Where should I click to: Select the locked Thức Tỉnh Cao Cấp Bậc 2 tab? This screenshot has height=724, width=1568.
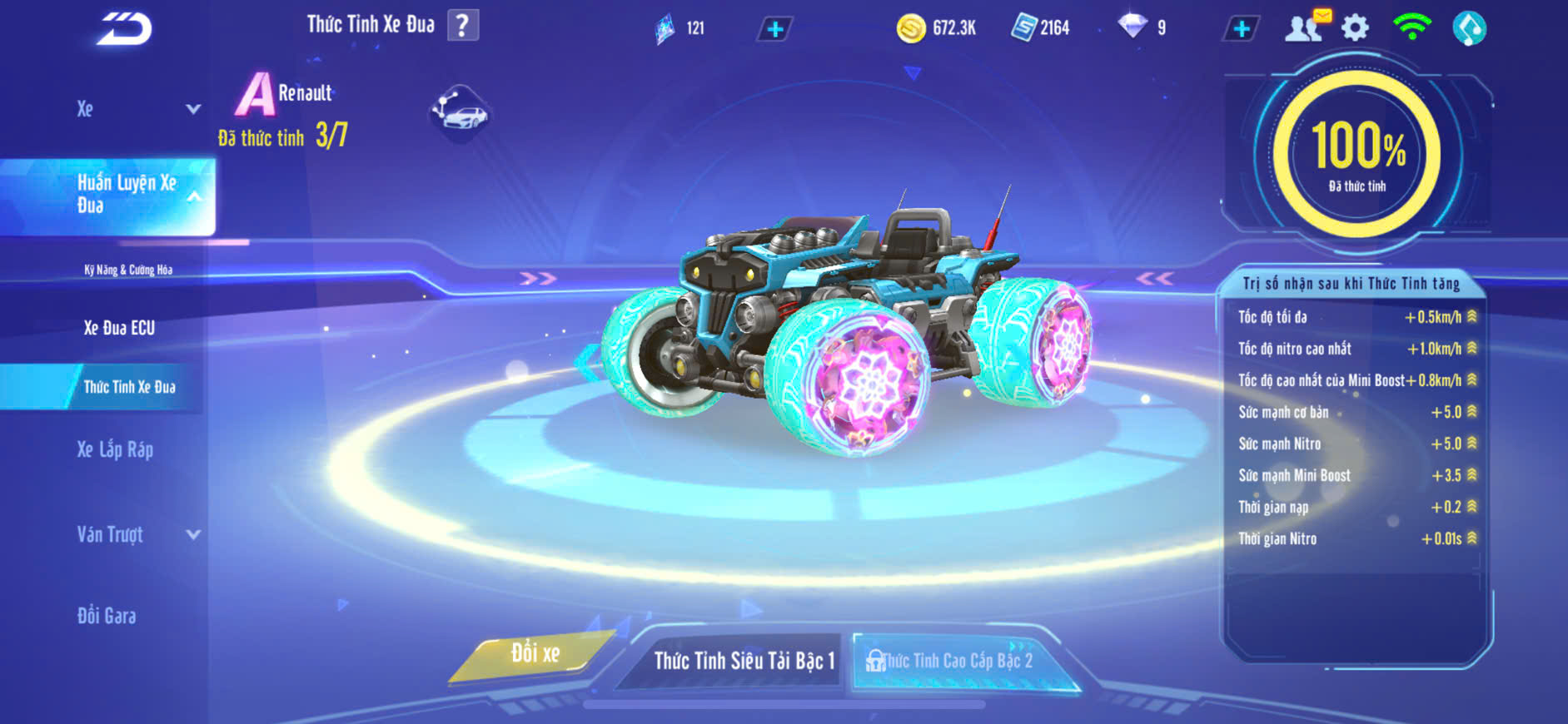[958, 662]
